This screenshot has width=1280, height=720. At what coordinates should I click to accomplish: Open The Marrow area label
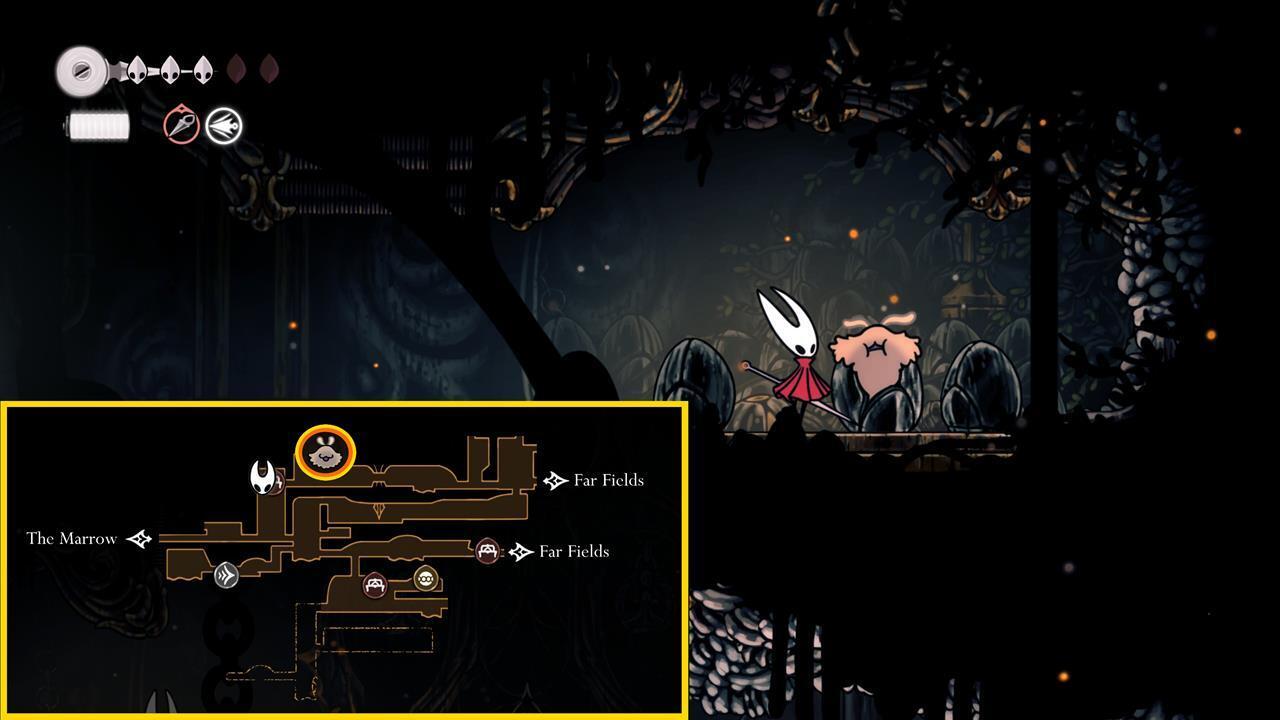pyautogui.click(x=73, y=538)
